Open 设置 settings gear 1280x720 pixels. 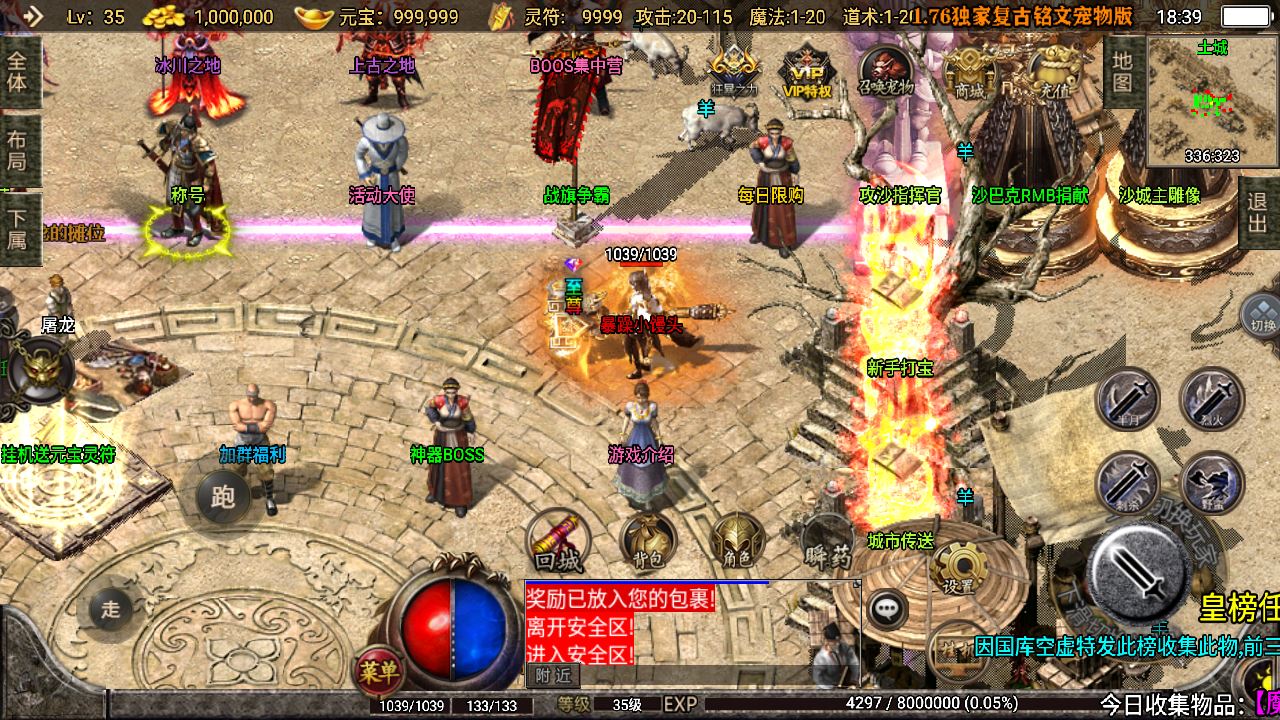coord(957,570)
